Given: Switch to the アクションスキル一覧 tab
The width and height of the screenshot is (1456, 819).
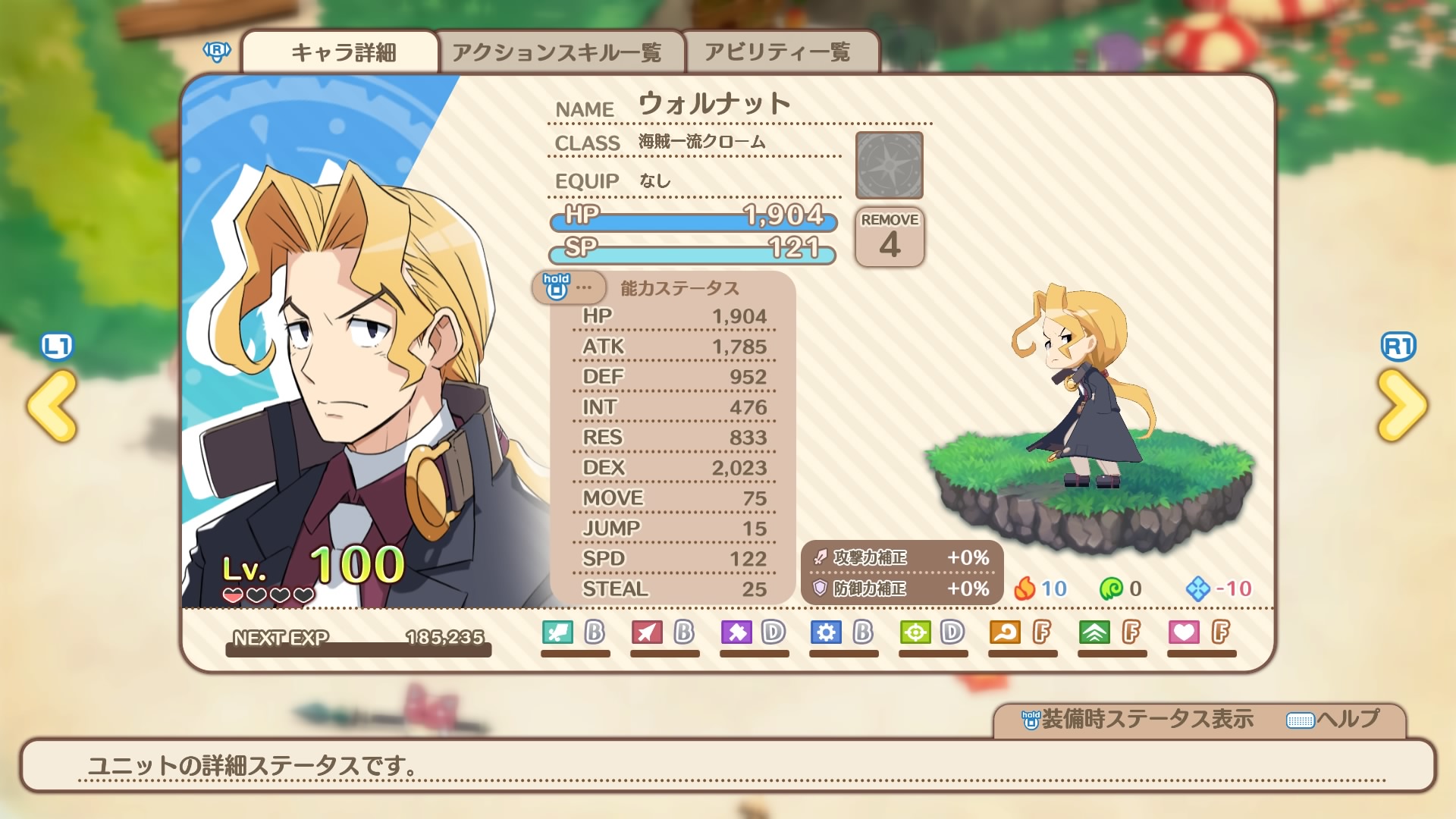Looking at the screenshot, I should 560,50.
